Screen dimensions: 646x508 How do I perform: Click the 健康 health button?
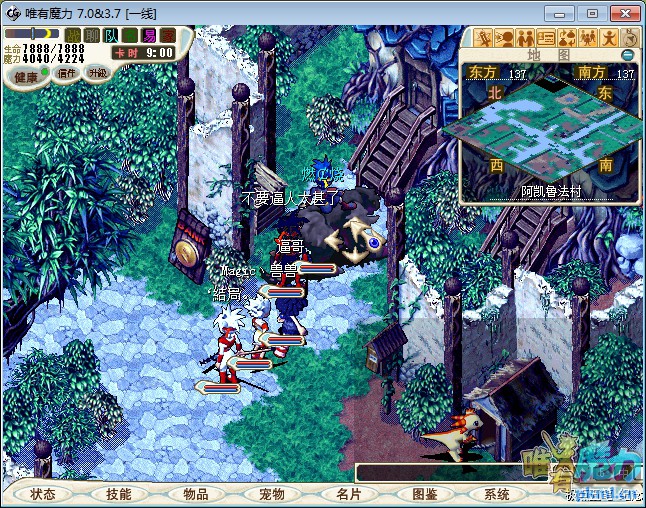[x=27, y=76]
